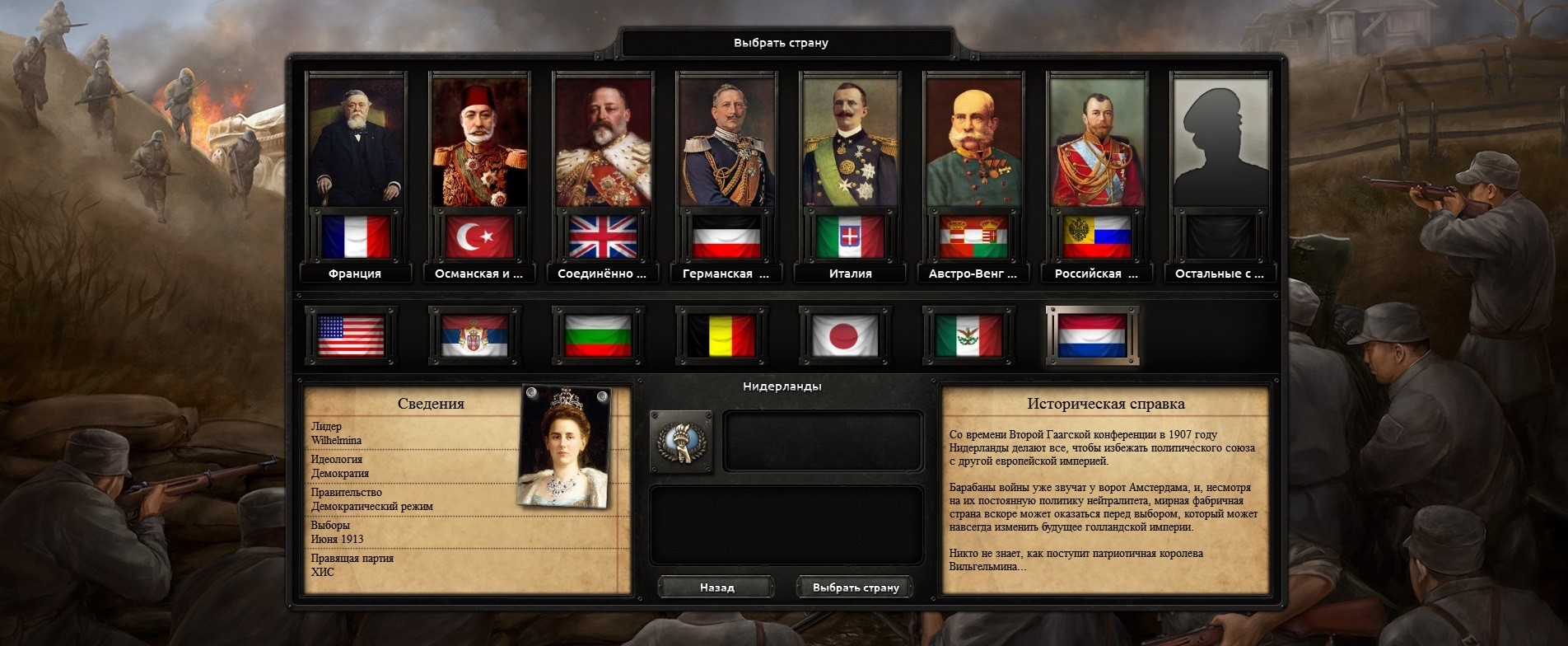Screen dimensions: 1568x646
Task: Choose Italy from the major powers
Action: click(x=850, y=142)
